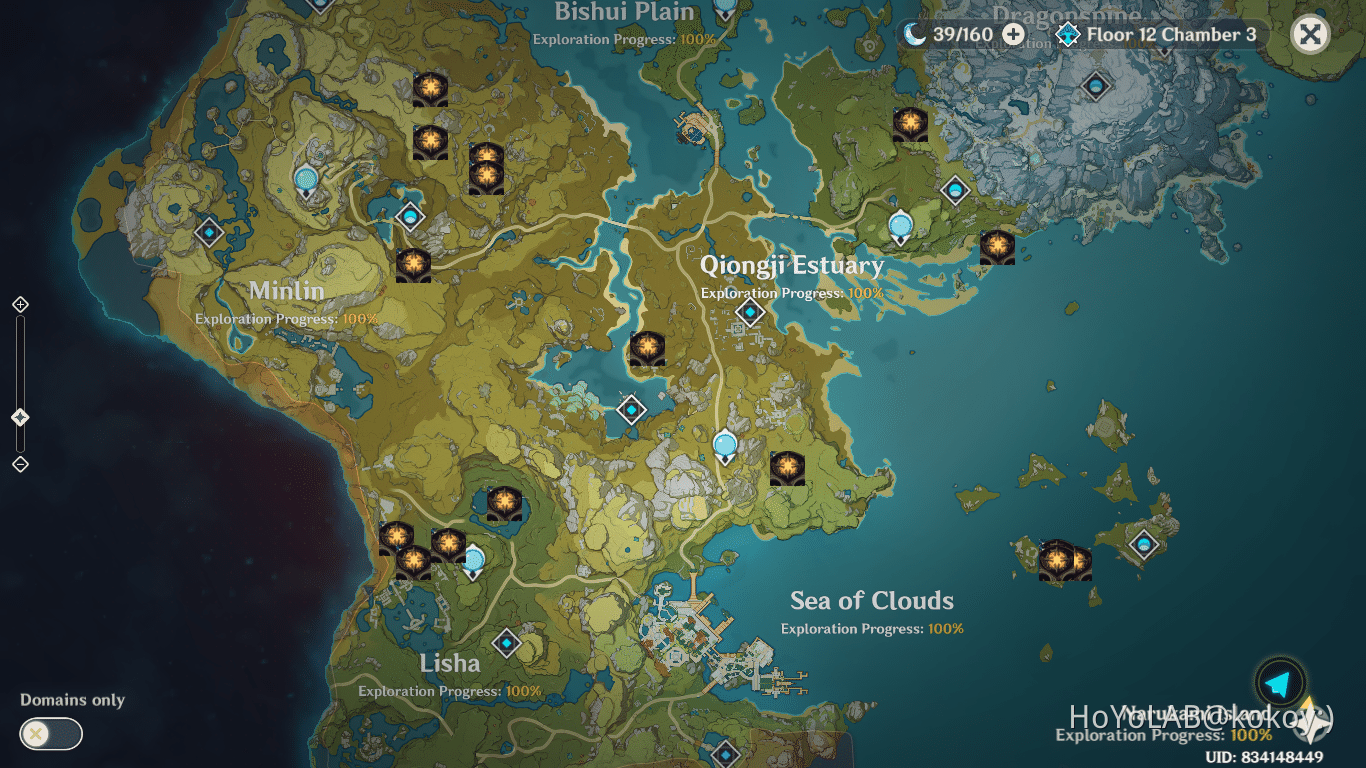Viewport: 1366px width, 768px height.
Task: Select the domain icon near Dragonspine's peak
Action: point(1095,86)
